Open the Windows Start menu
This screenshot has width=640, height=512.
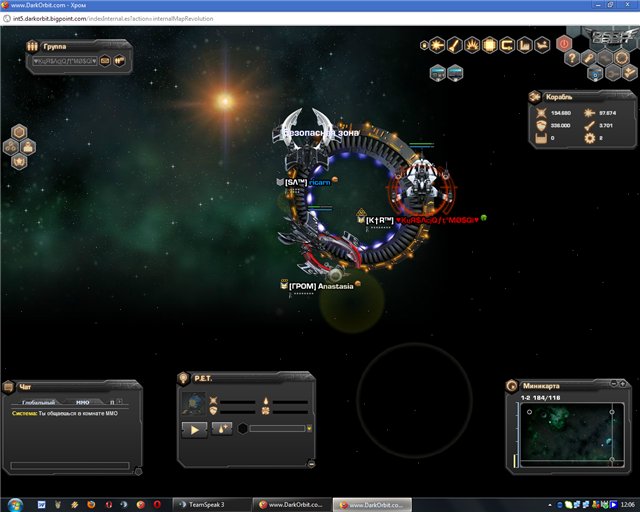pyautogui.click(x=11, y=504)
